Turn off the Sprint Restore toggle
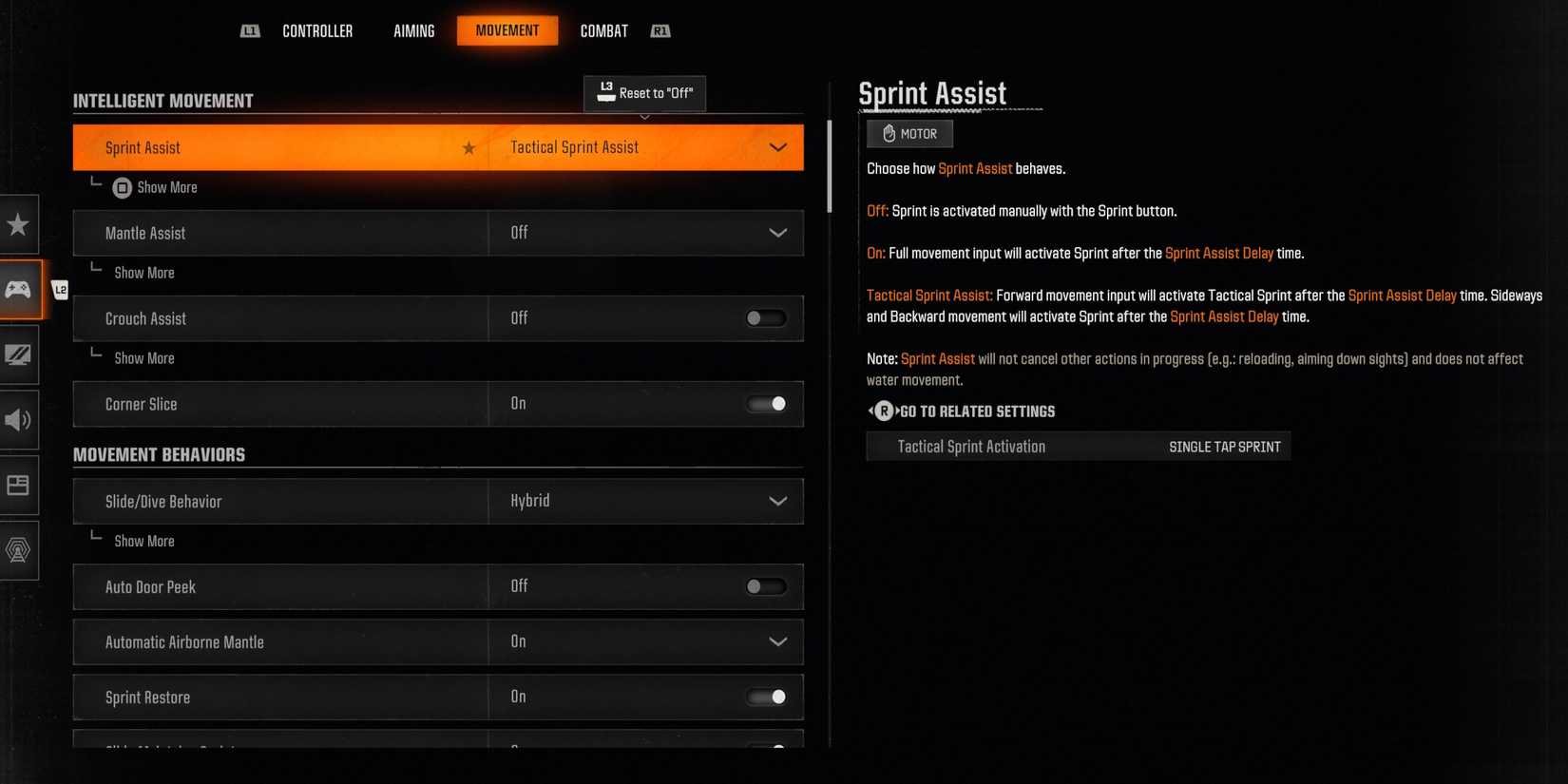The height and width of the screenshot is (784, 1568). coord(766,697)
